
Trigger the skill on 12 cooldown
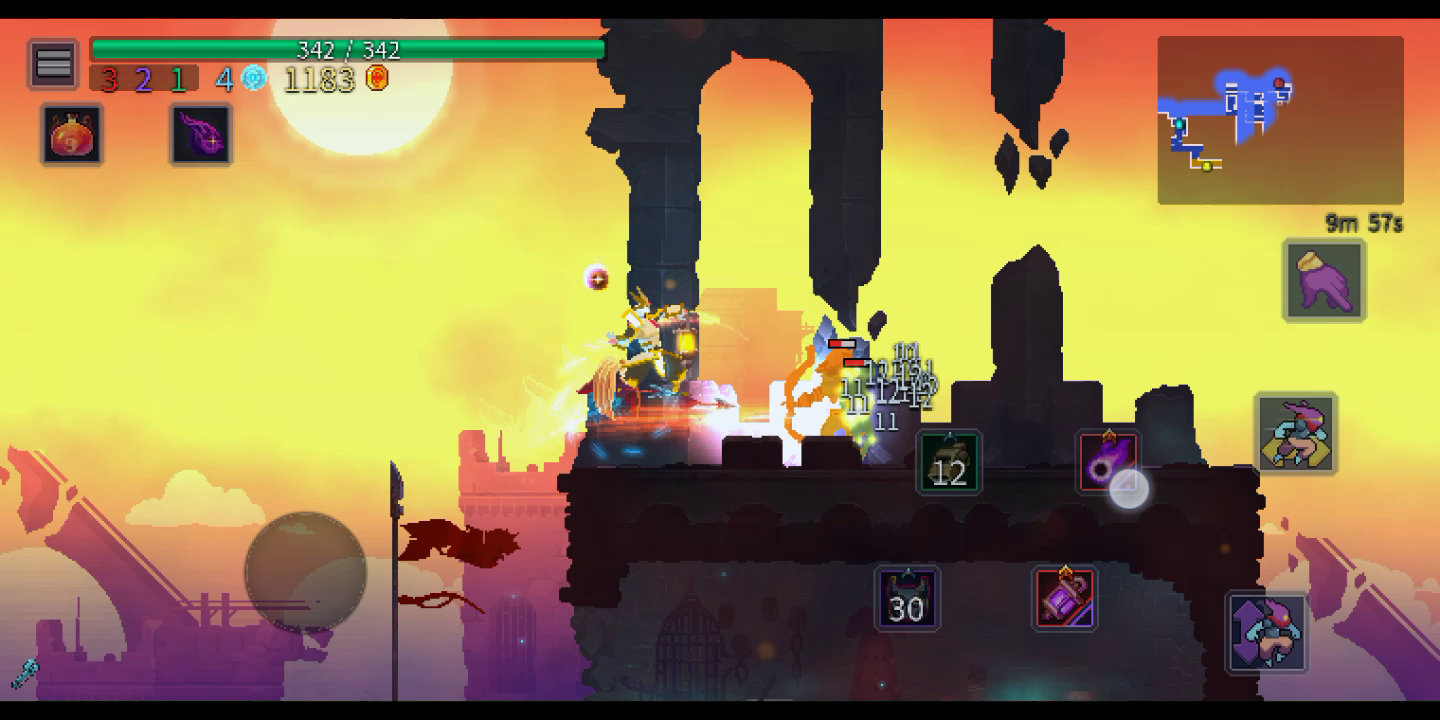[x=949, y=463]
